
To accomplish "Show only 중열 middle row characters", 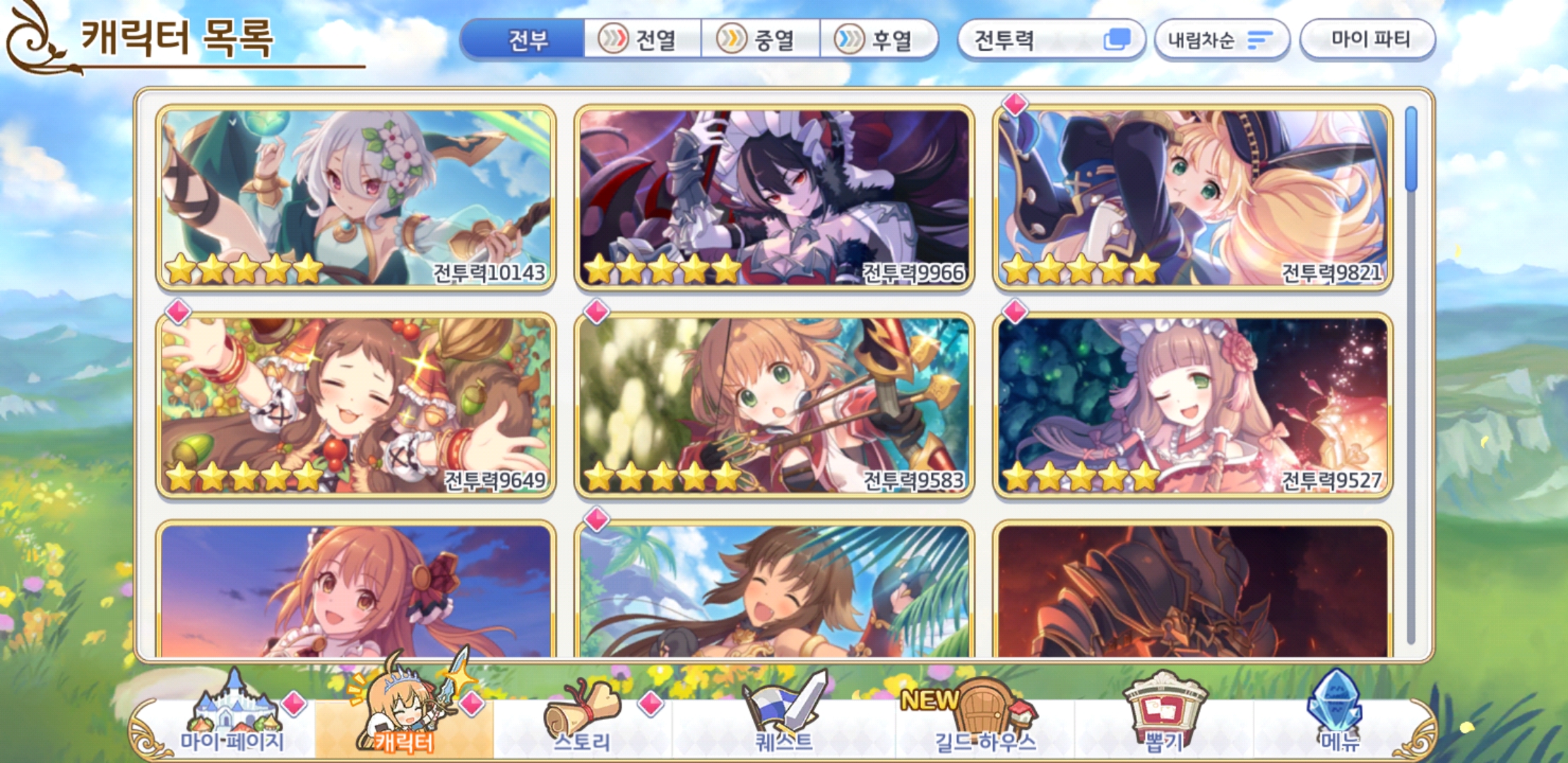I will click(760, 40).
